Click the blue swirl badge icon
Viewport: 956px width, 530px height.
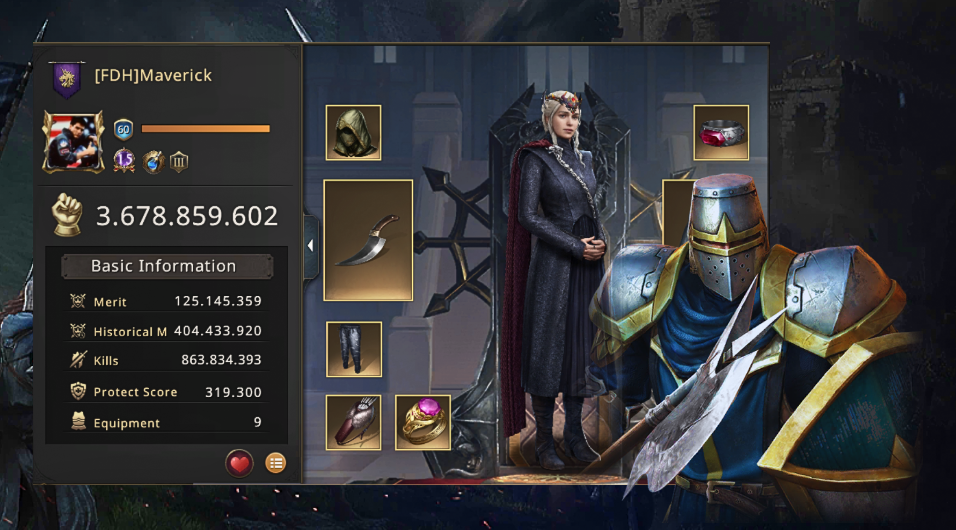click(x=152, y=161)
